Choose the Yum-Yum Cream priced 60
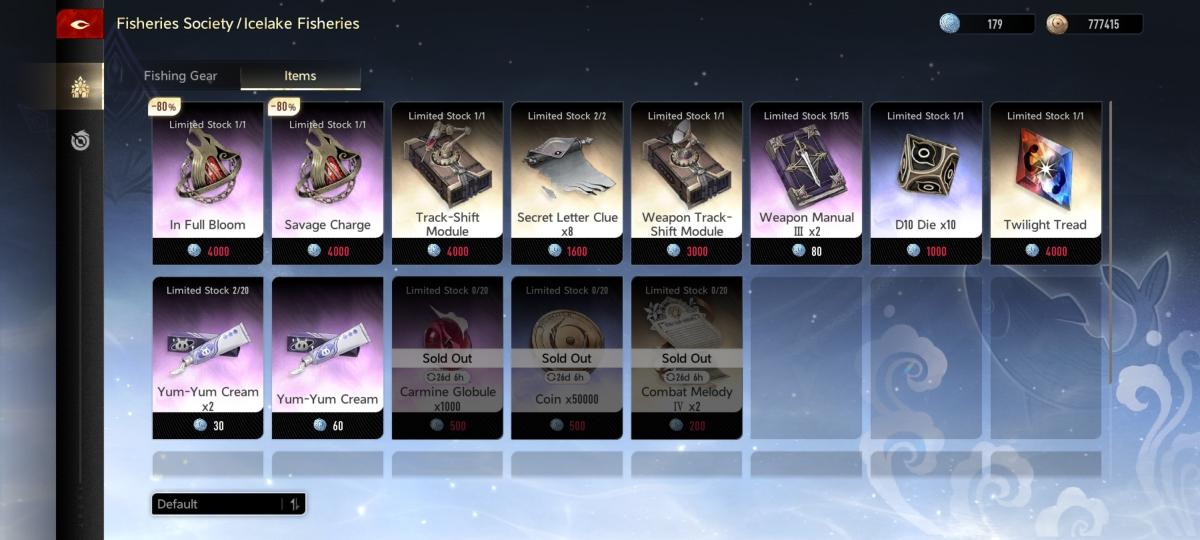Screen dimensions: 1200x540 pos(327,358)
